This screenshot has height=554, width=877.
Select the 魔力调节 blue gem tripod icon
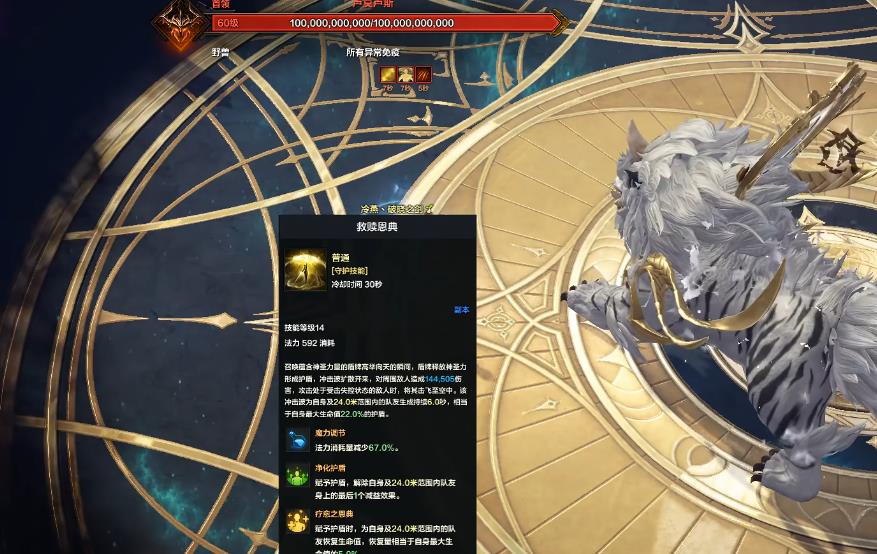(x=297, y=442)
